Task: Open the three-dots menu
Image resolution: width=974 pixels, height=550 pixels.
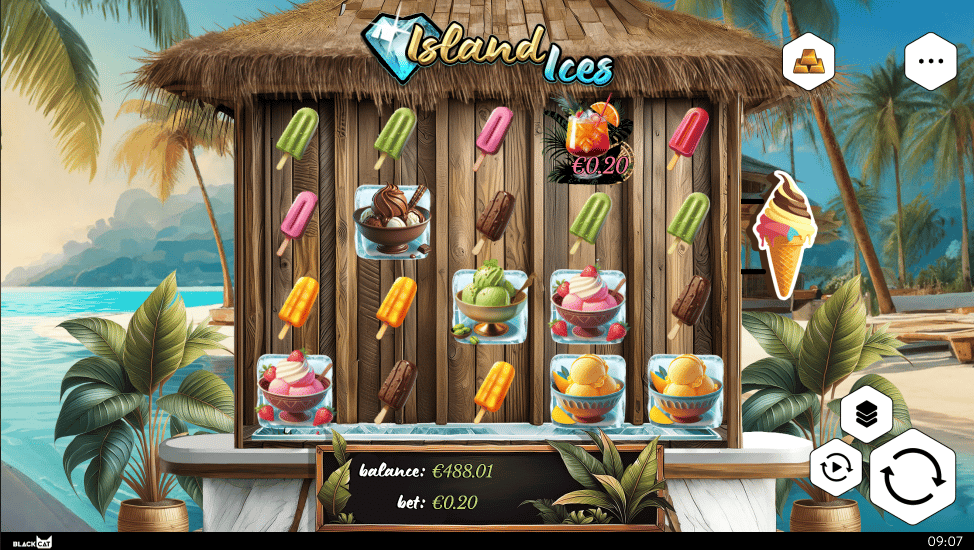Action: point(931,60)
